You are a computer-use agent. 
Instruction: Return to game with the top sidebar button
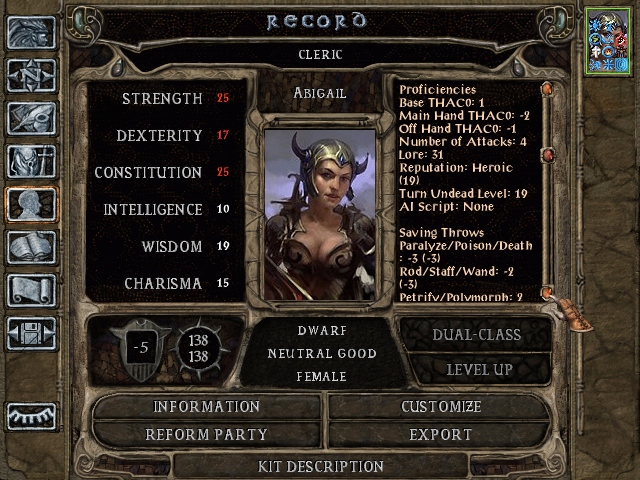point(31,32)
